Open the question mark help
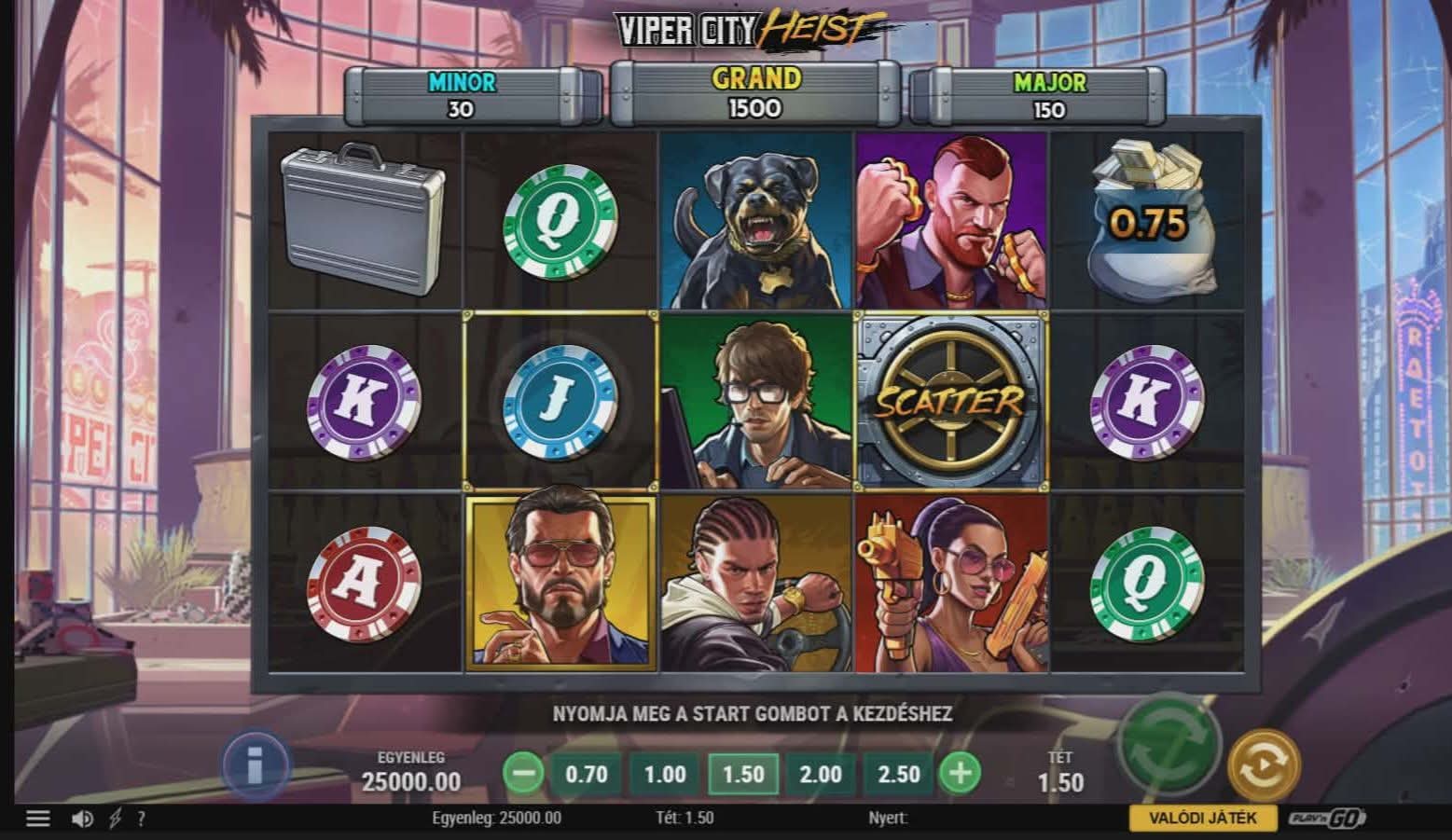This screenshot has height=840, width=1452. [x=141, y=819]
